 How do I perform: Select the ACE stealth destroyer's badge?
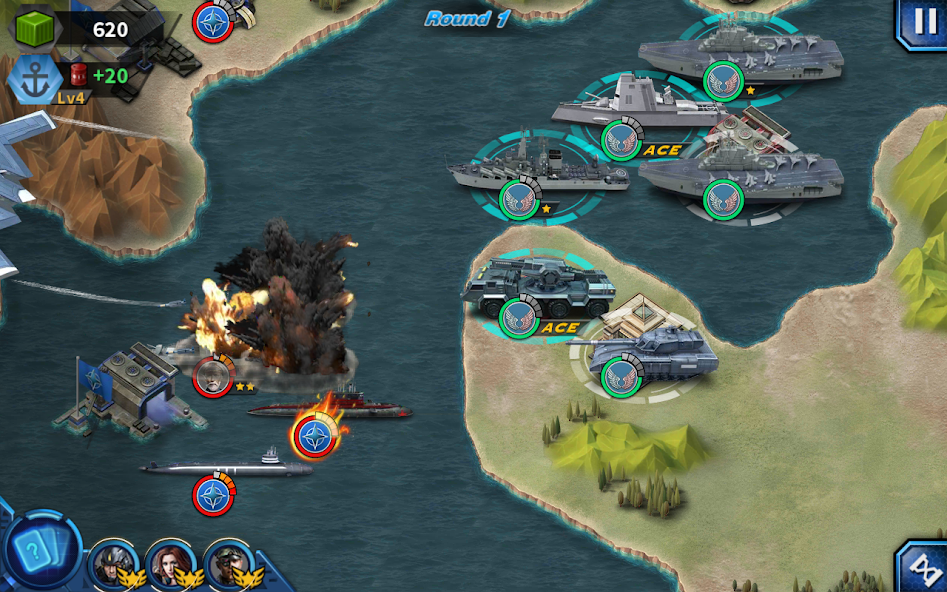click(x=621, y=140)
